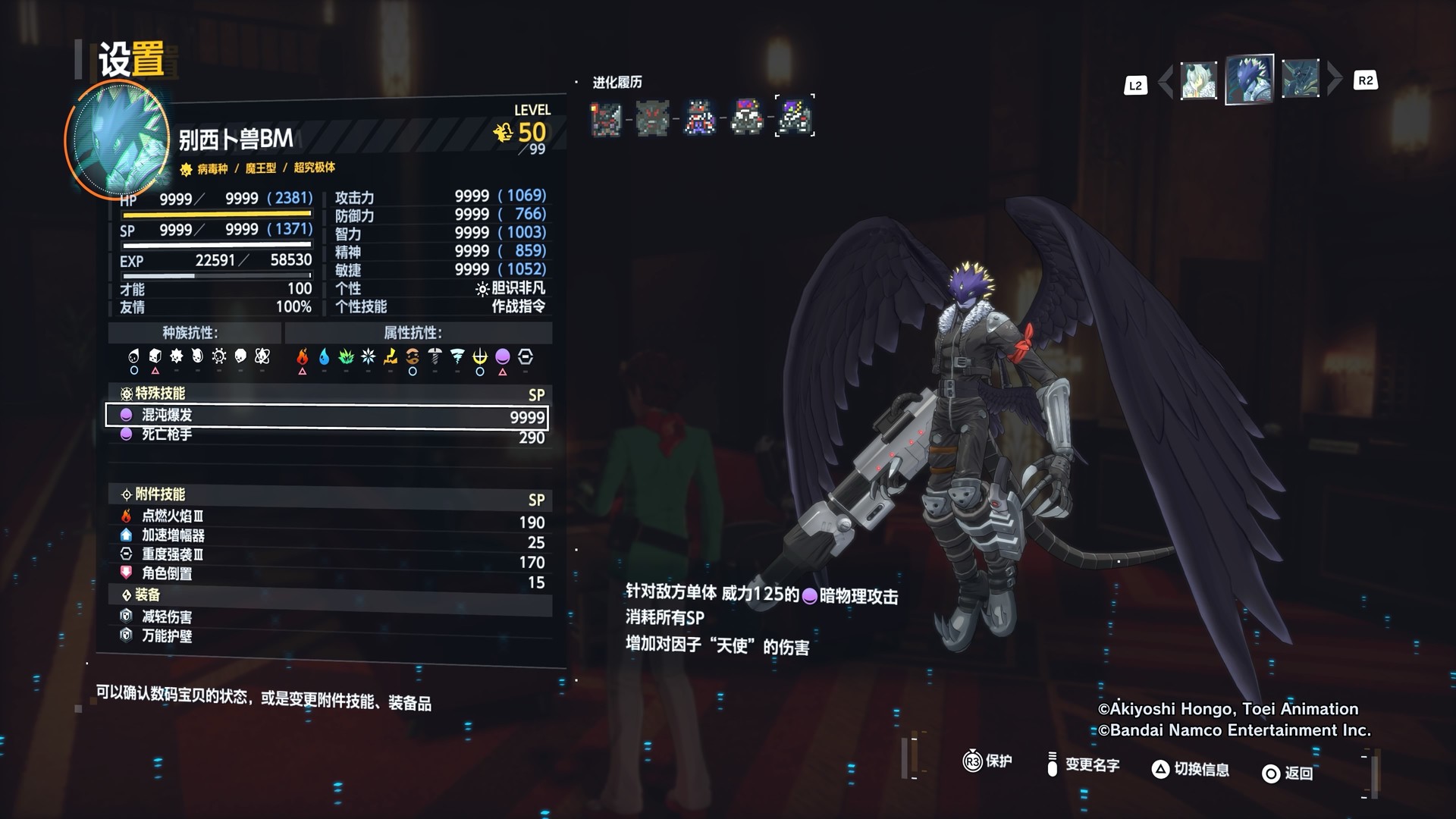Open the 万能护壁 equipment slot
The width and height of the screenshot is (1456, 819).
326,636
